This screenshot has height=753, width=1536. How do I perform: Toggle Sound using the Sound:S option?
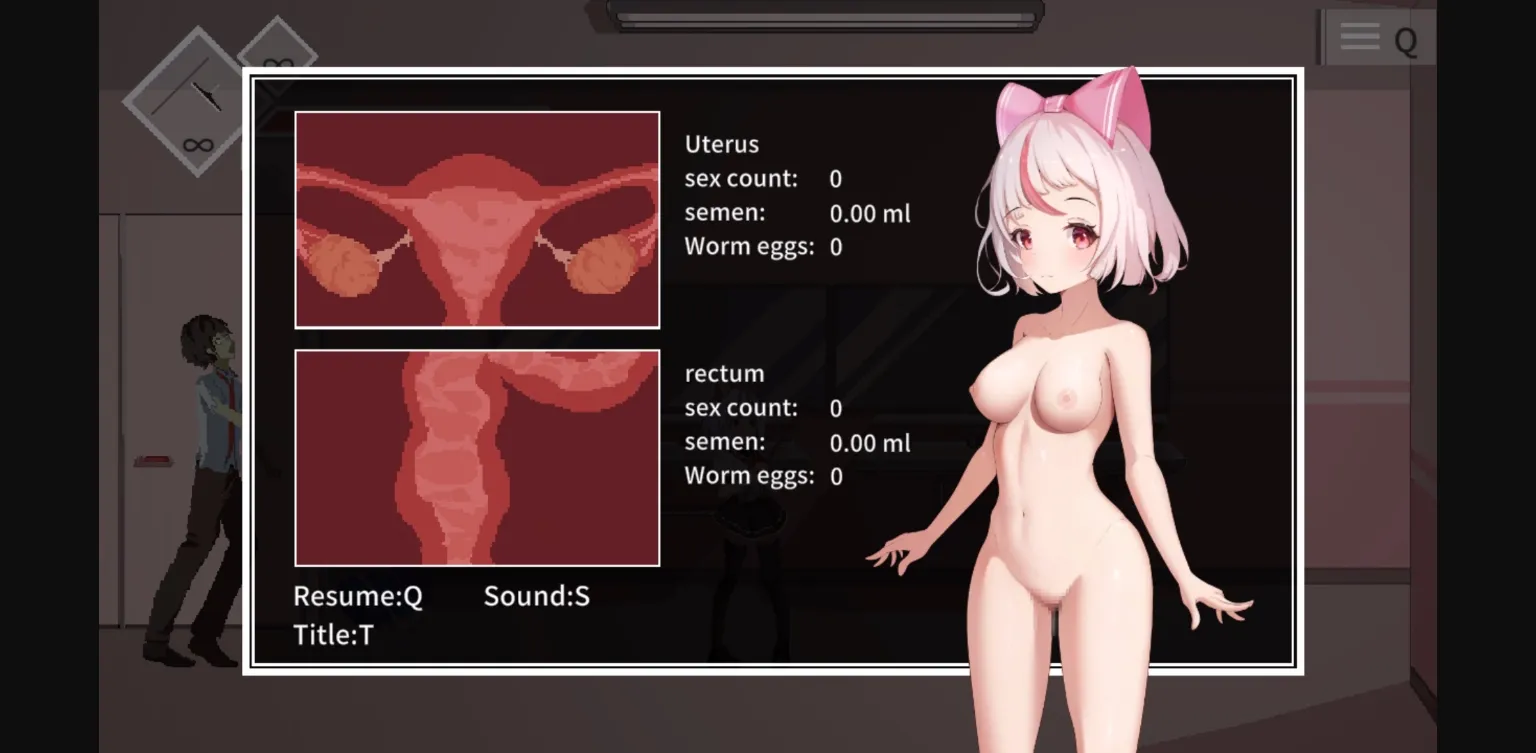pos(536,596)
